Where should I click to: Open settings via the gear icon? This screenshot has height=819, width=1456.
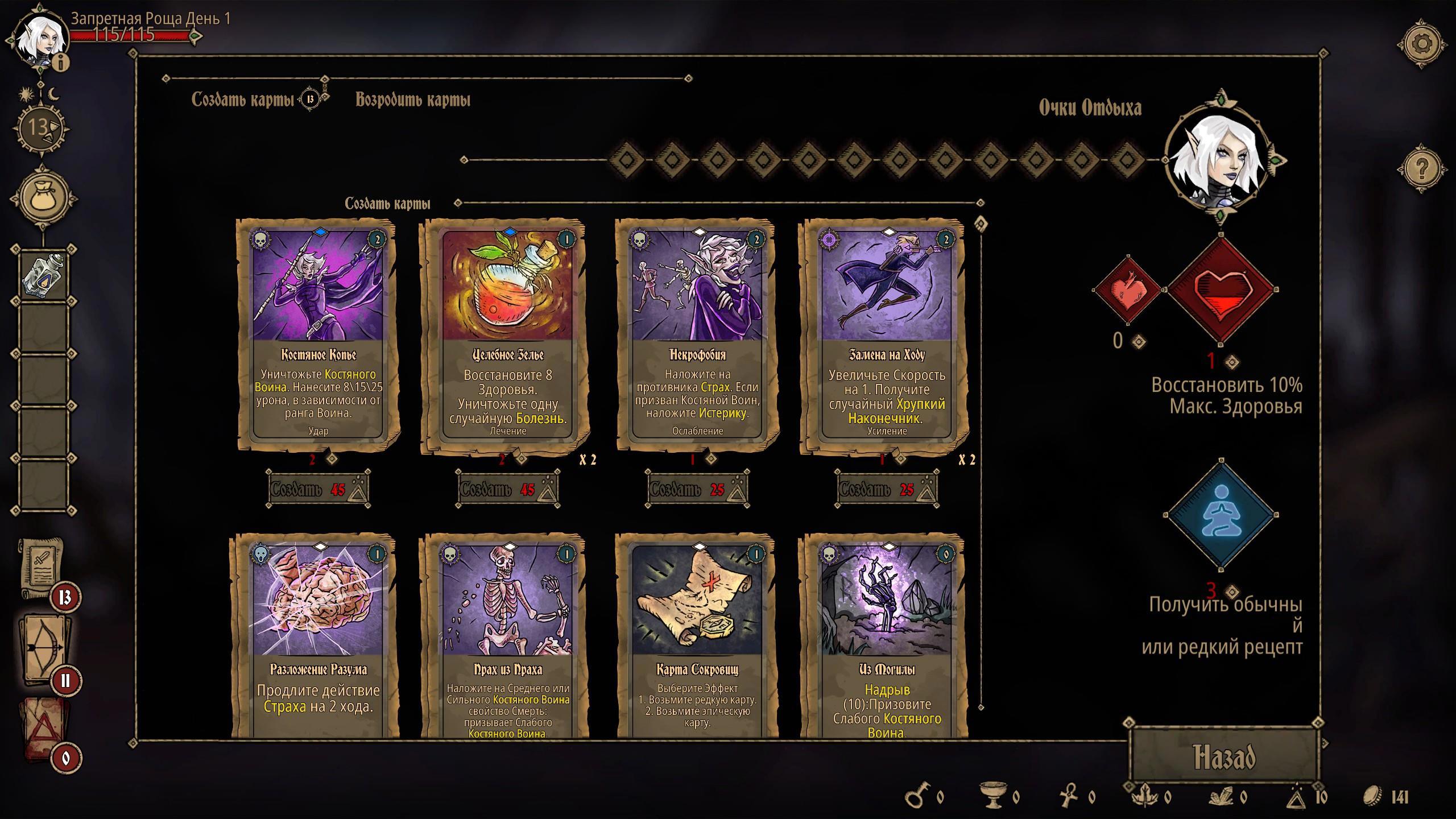click(x=1421, y=44)
